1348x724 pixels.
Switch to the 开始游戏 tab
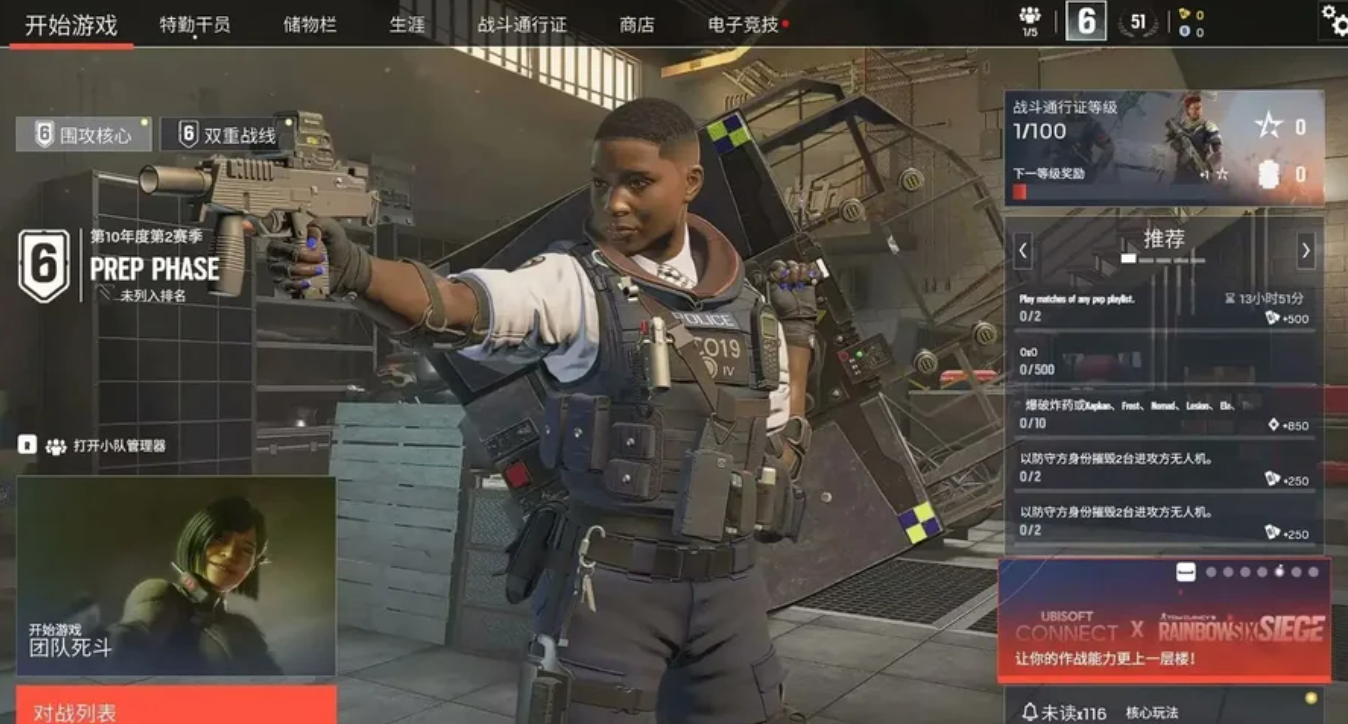pyautogui.click(x=71, y=25)
